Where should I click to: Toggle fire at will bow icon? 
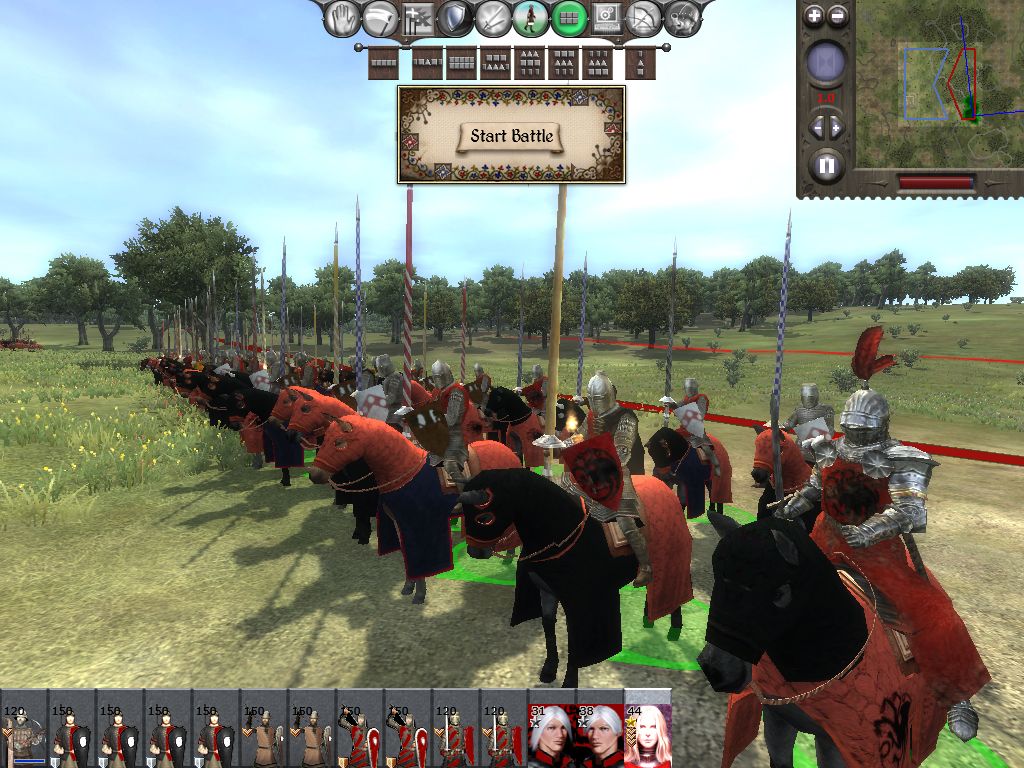[x=644, y=18]
